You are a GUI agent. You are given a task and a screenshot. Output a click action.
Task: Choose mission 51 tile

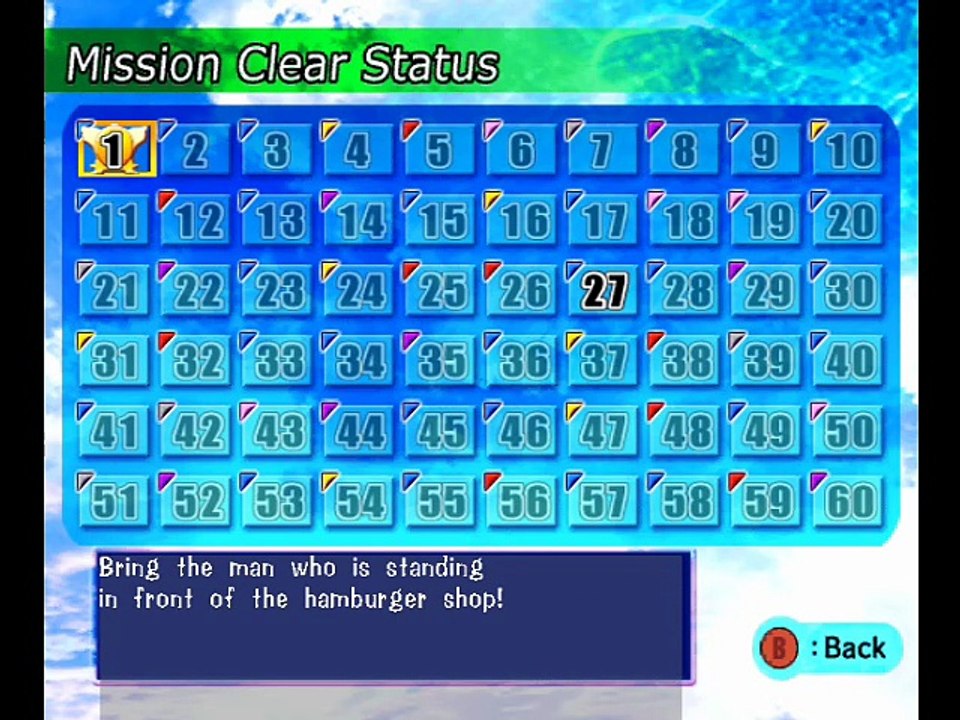coord(115,501)
